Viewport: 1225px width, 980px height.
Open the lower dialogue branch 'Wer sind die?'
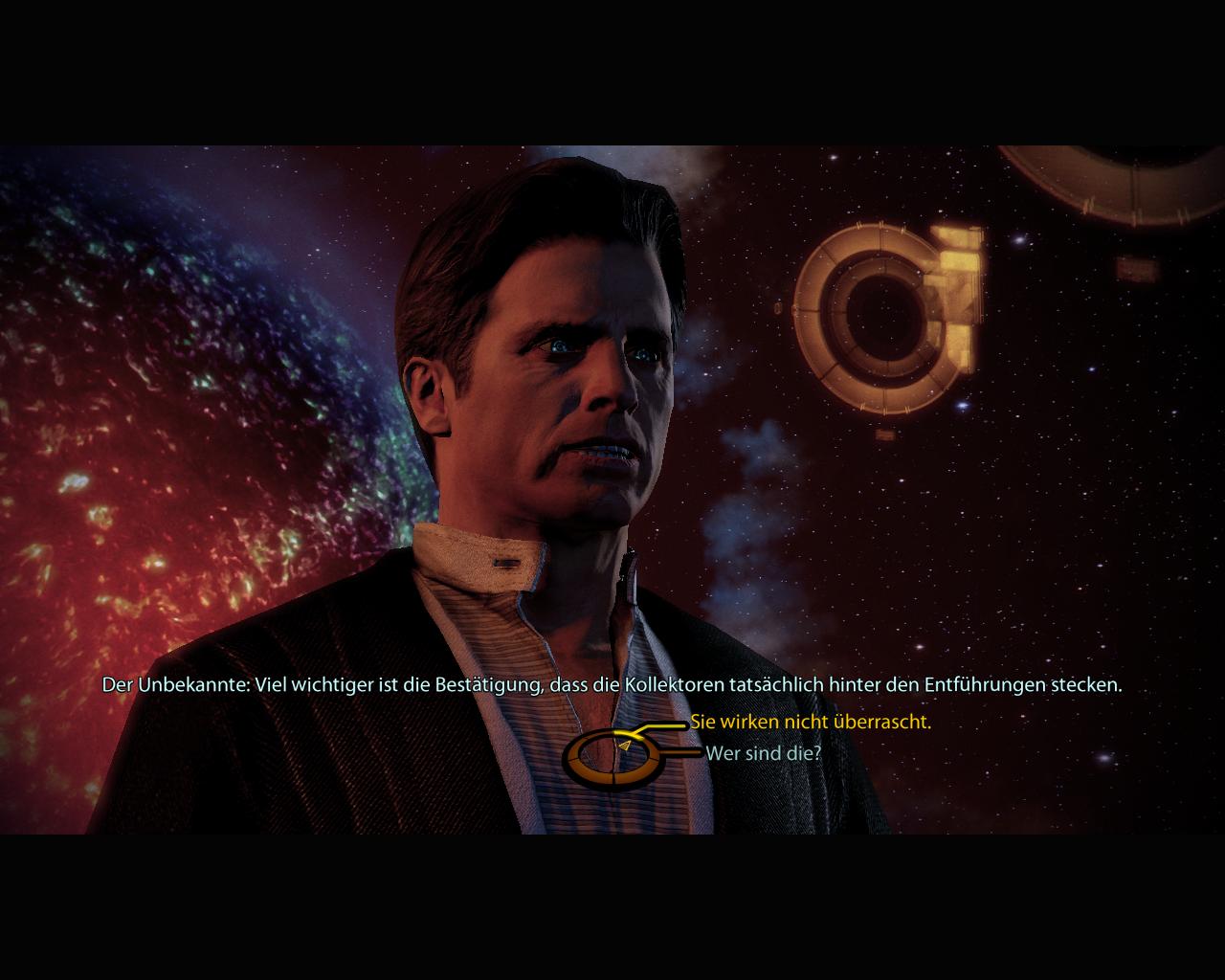[x=763, y=754]
